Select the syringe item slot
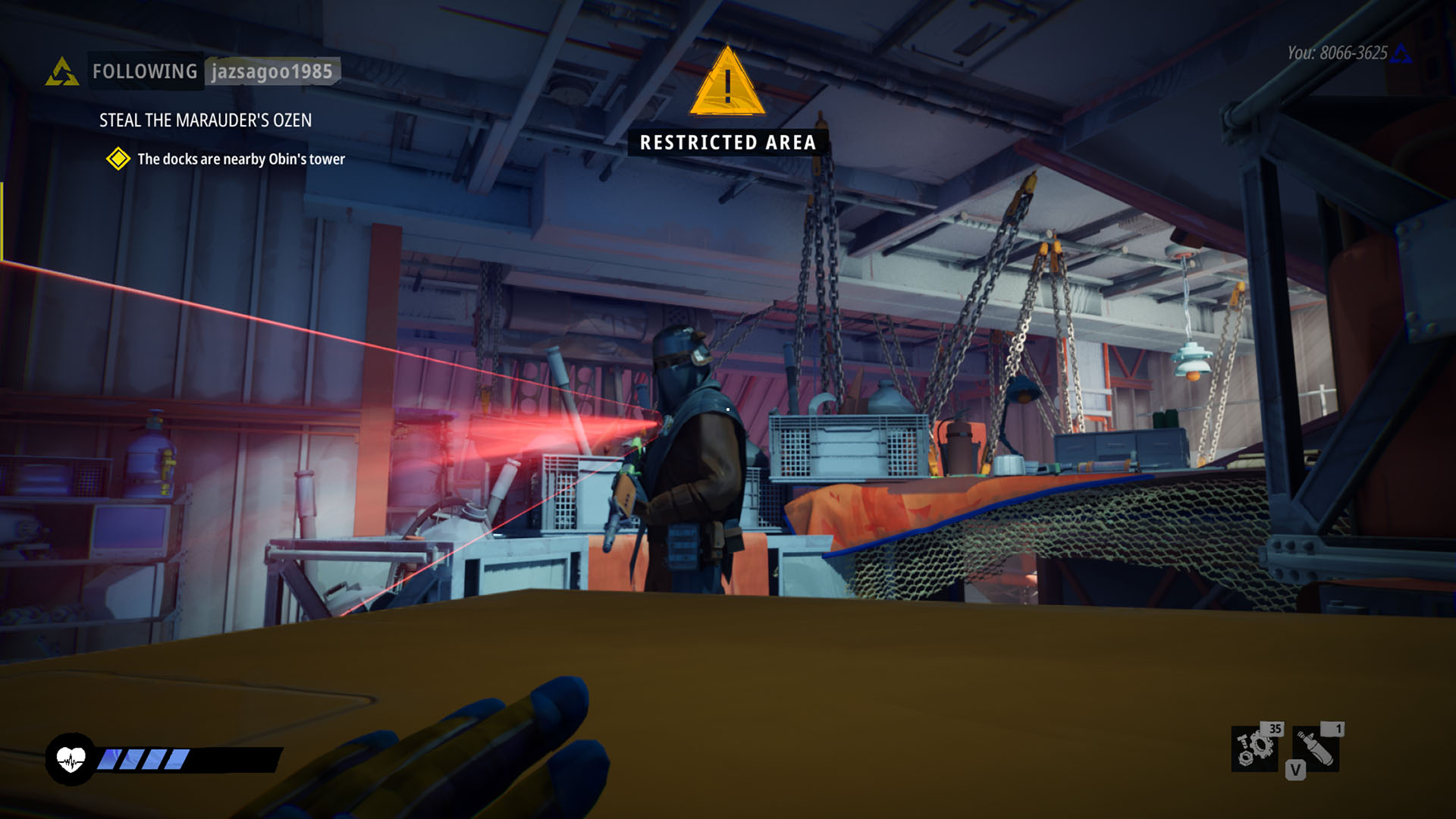 (1316, 747)
